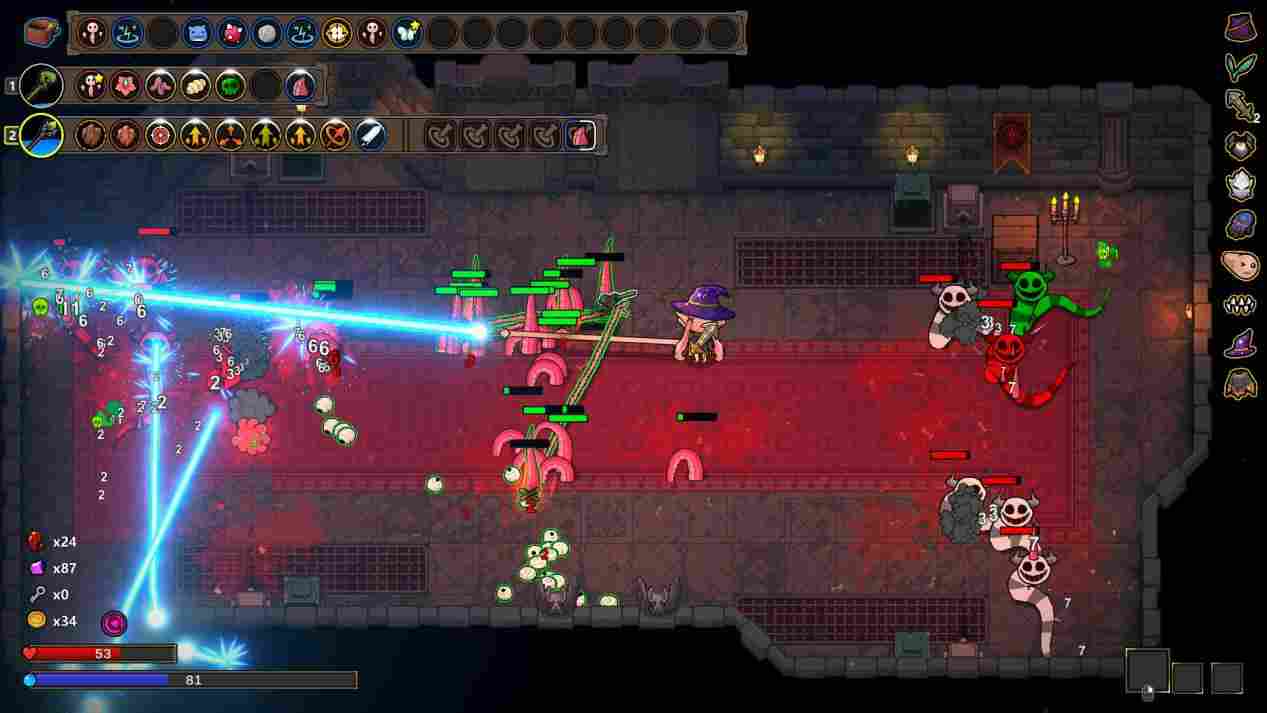Select the pink tentacle spell on staff 1

point(160,85)
